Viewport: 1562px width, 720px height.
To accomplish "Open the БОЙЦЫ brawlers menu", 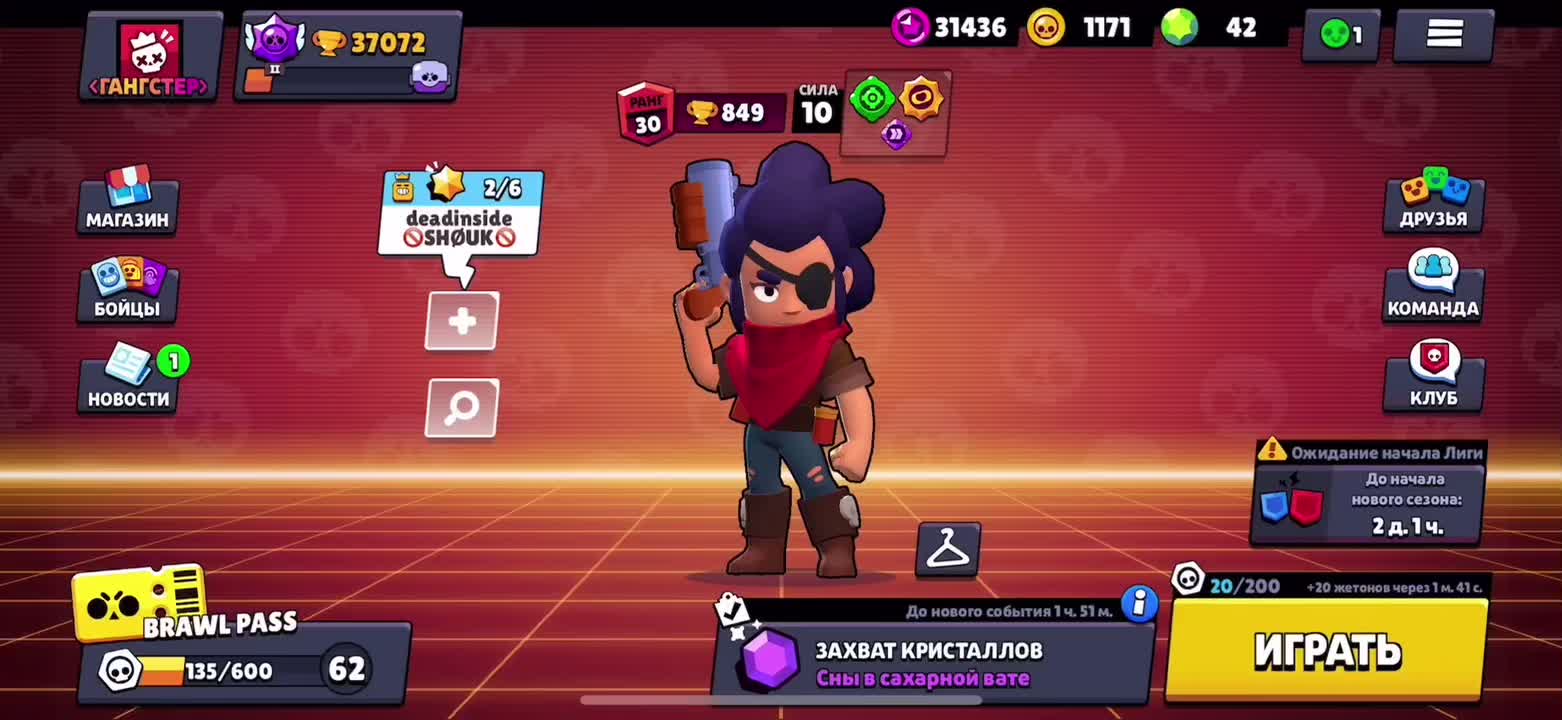I will click(127, 291).
